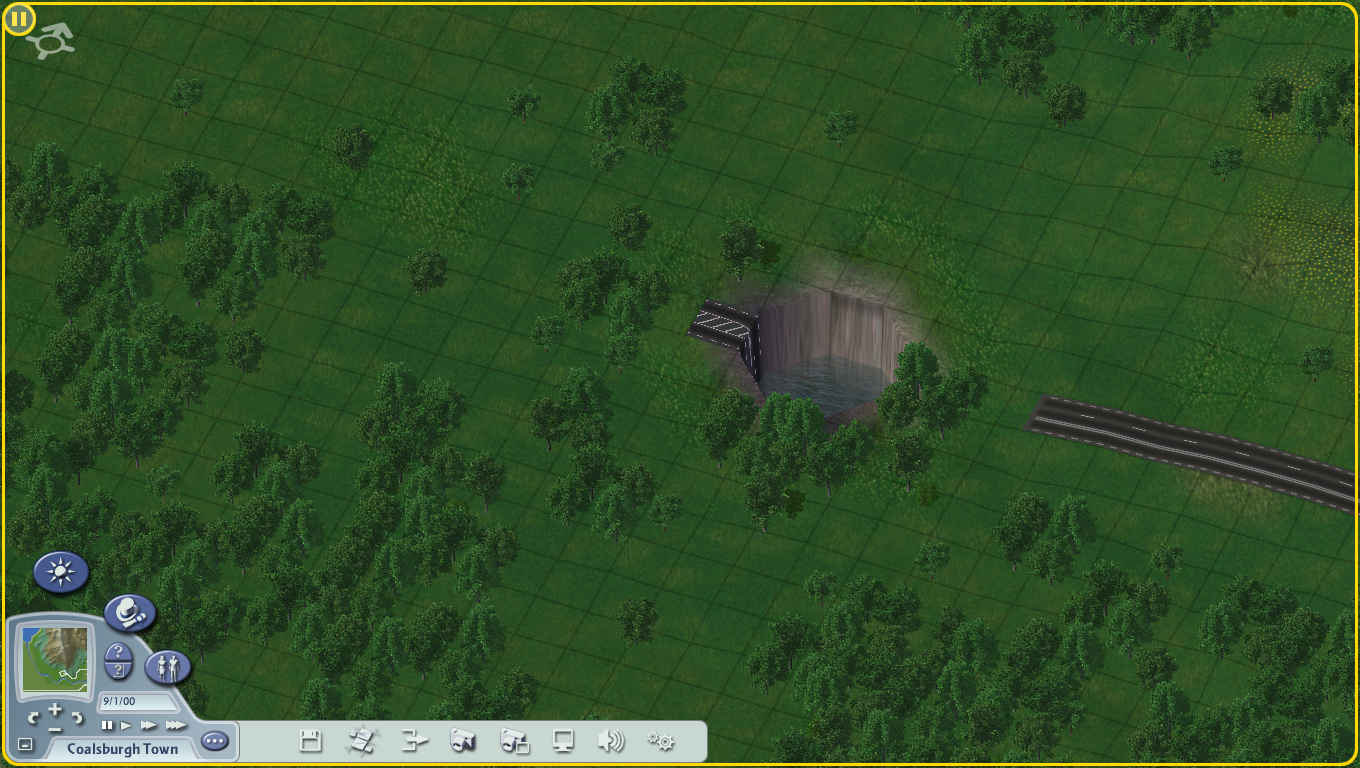Rotate the view counter-clockwise

pyautogui.click(x=33, y=716)
